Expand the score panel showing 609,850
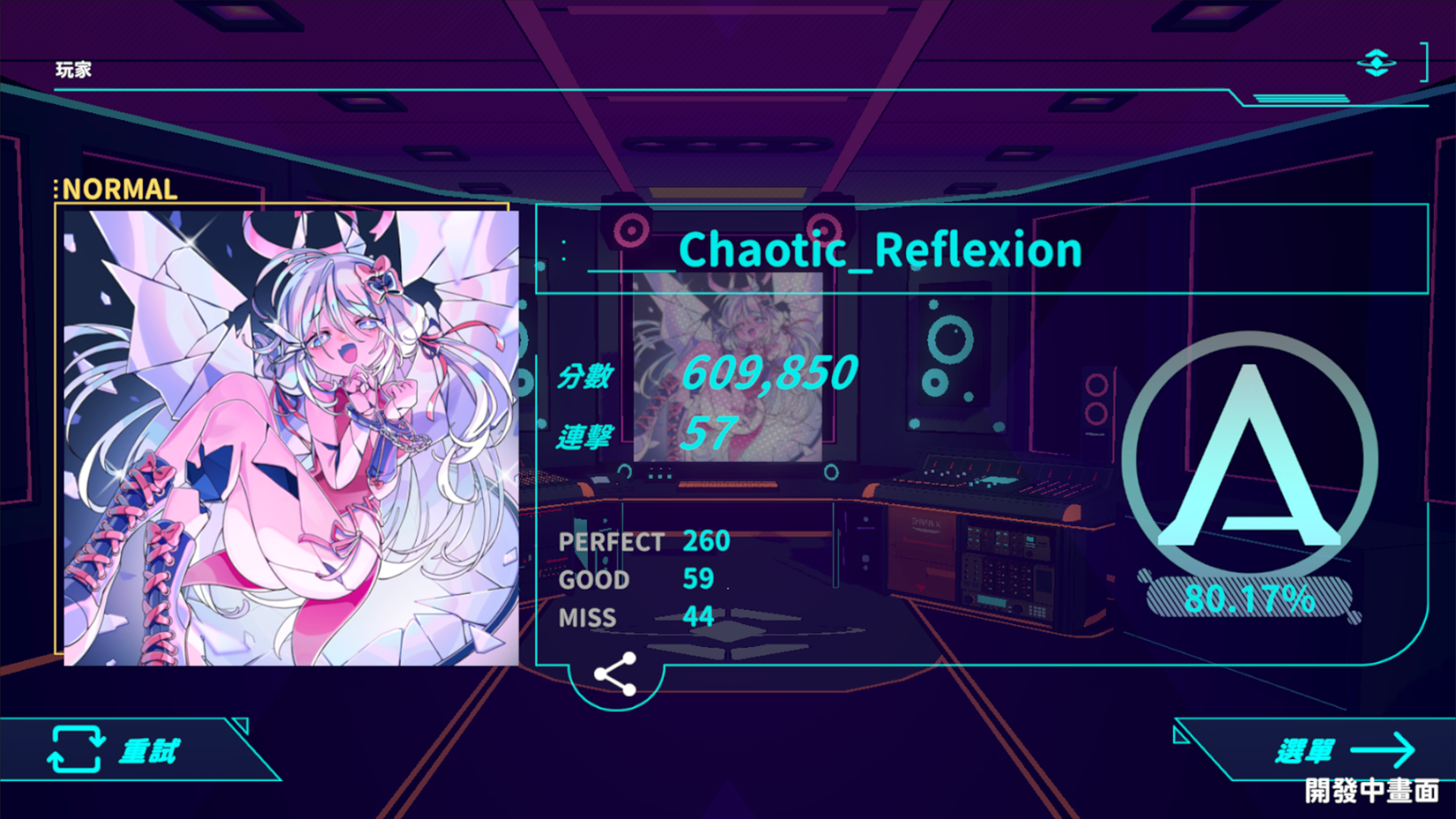Viewport: 1456px width, 819px height. (767, 374)
